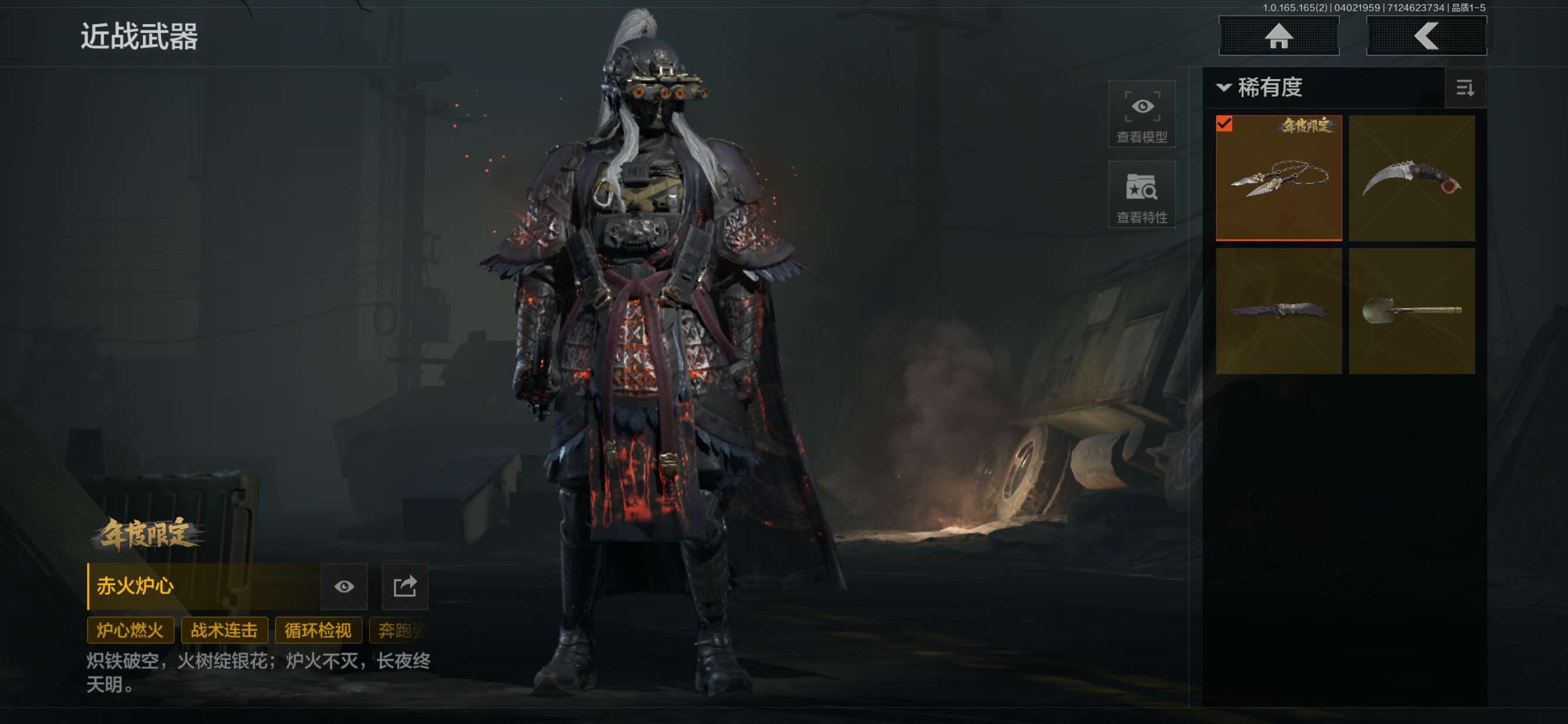The width and height of the screenshot is (1568, 724).
Task: Choose the shovel melee weapon
Action: [x=1411, y=310]
